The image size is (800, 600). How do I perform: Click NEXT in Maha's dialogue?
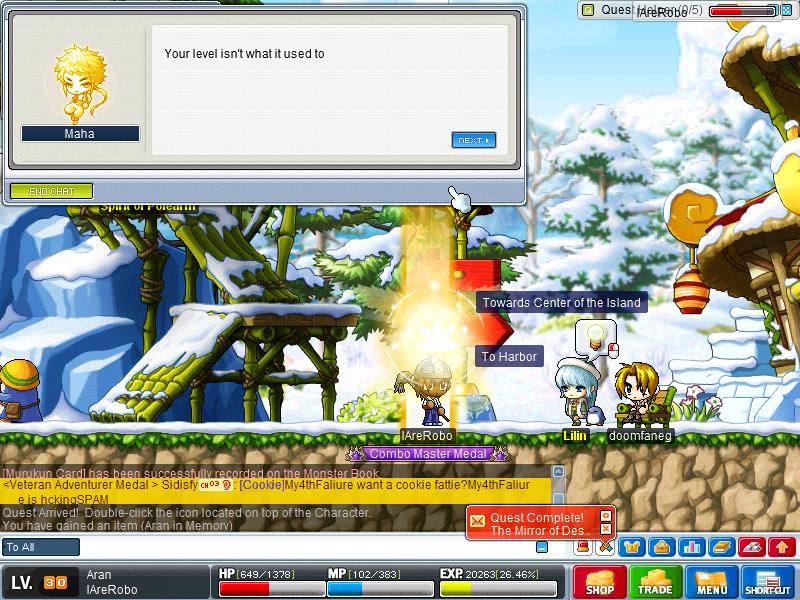(x=473, y=141)
